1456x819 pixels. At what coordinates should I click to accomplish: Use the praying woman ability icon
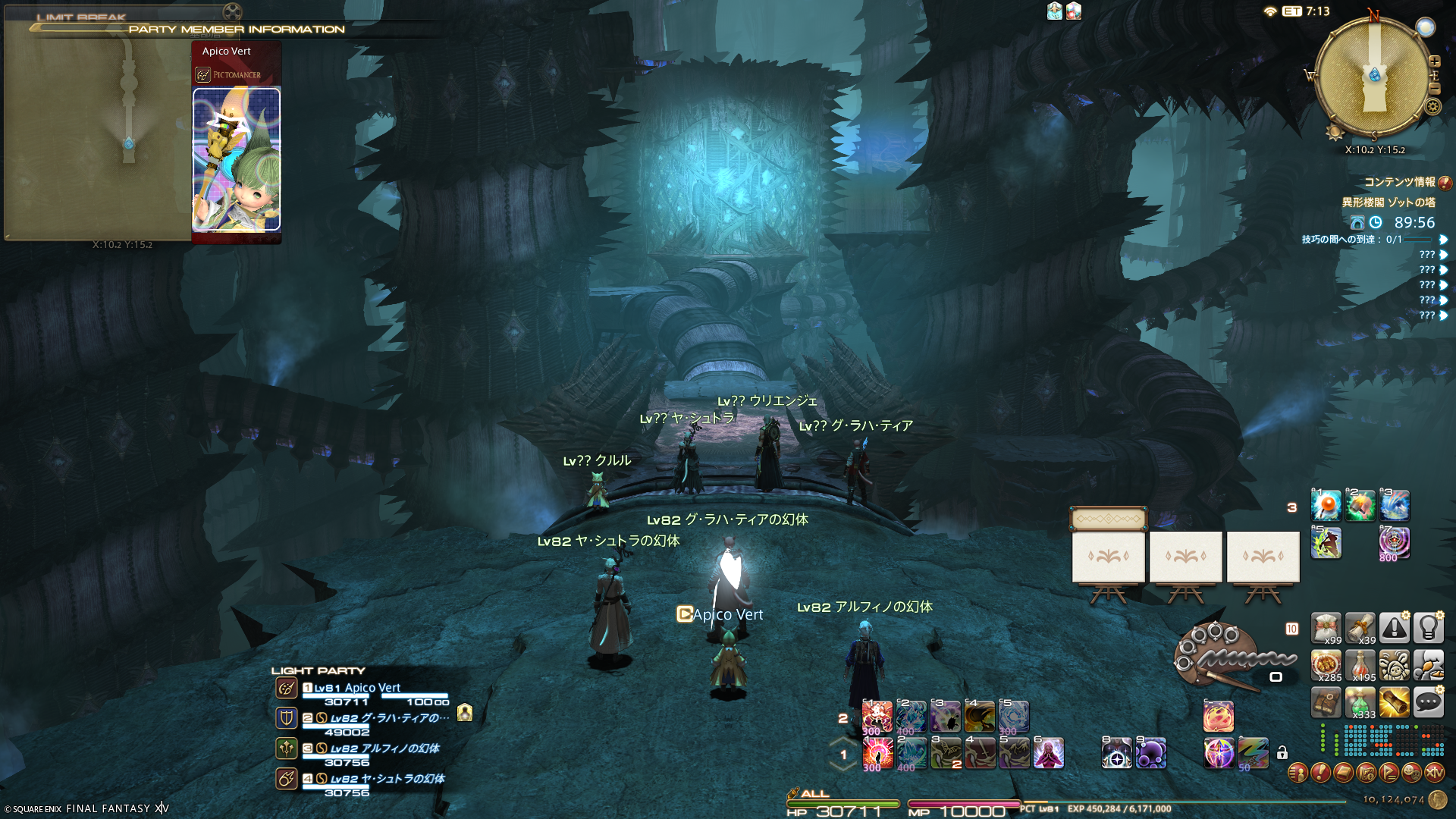click(1049, 753)
